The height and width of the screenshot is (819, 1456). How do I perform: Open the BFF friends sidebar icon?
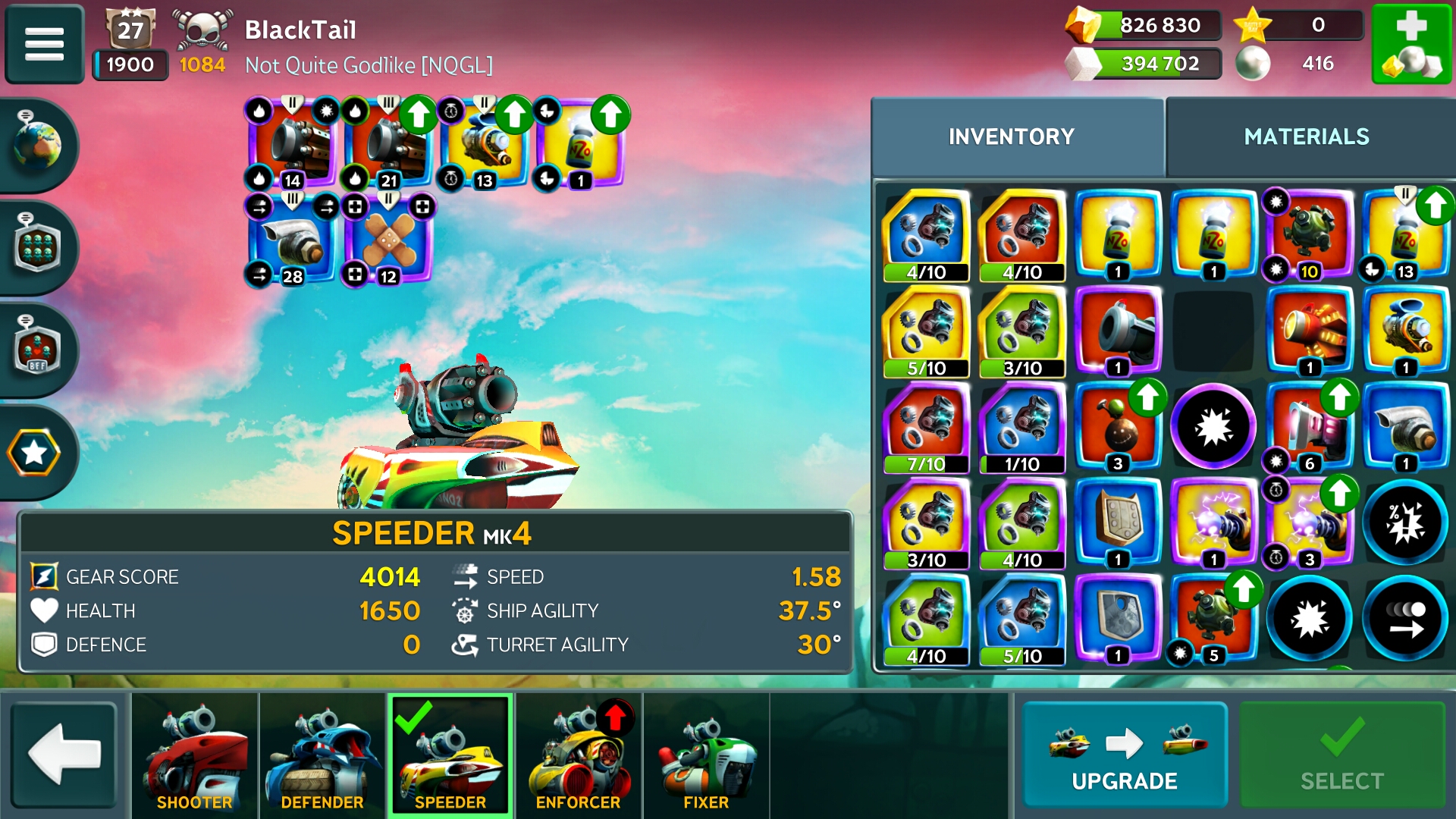coord(36,349)
